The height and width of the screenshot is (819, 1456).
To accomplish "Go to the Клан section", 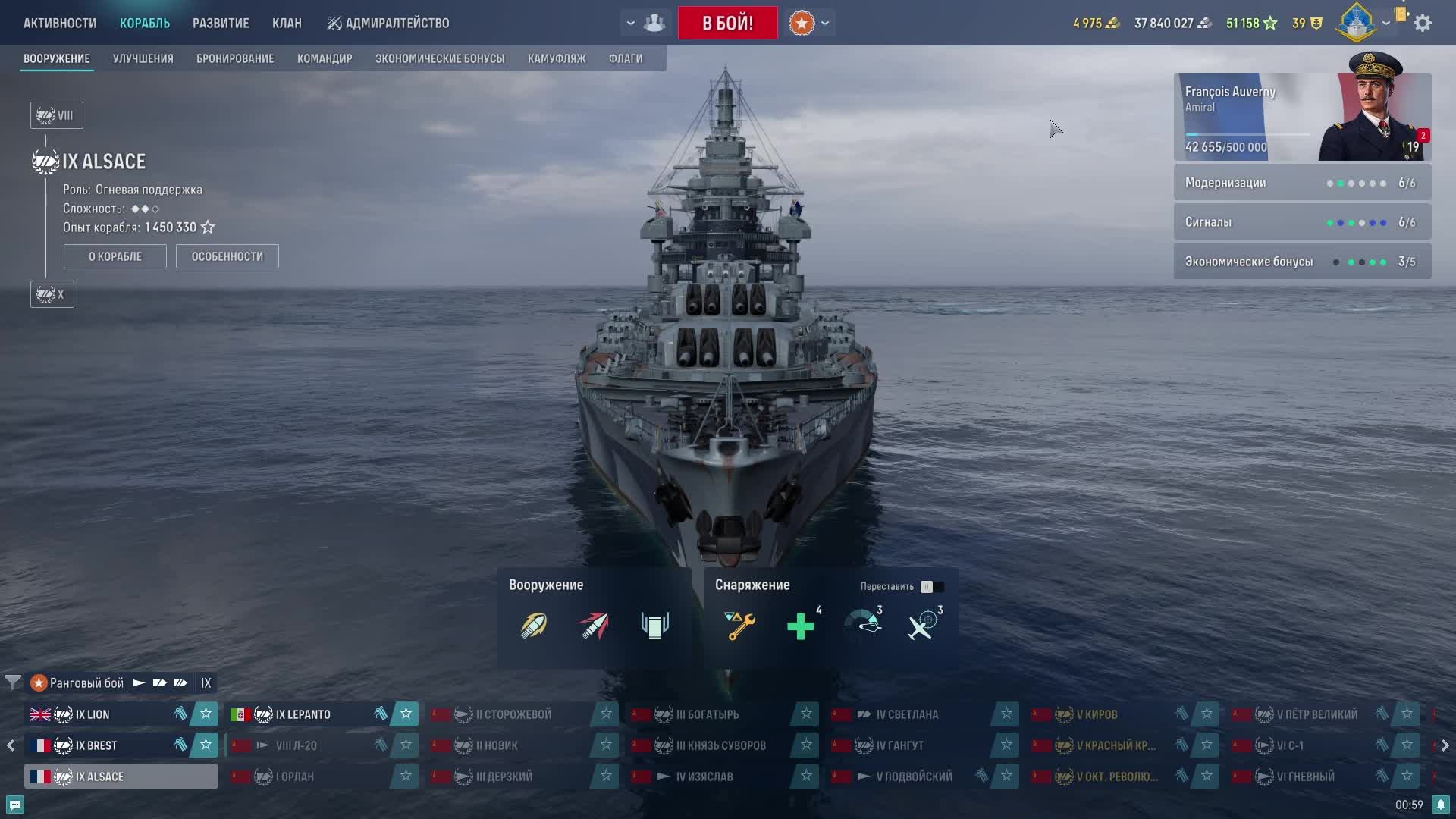I will coord(287,23).
